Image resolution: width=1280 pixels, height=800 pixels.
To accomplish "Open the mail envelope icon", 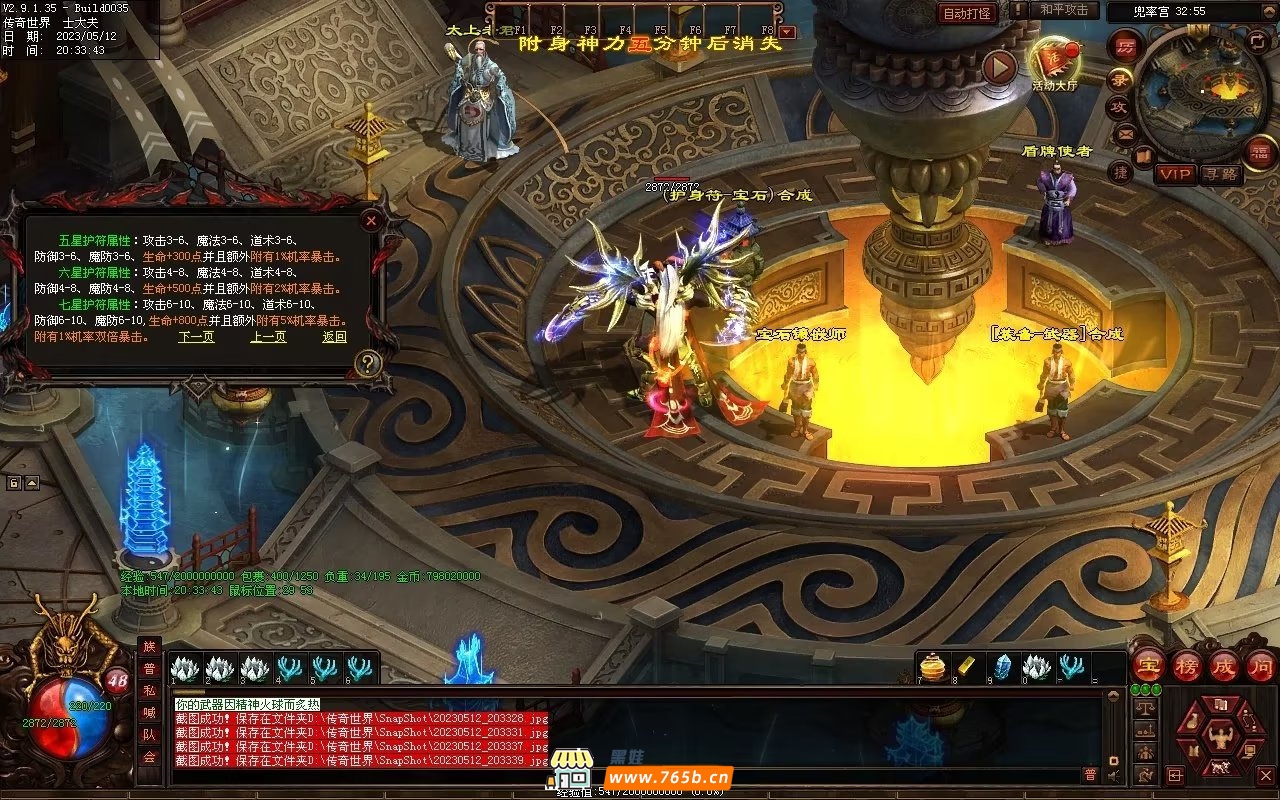I will (1126, 134).
